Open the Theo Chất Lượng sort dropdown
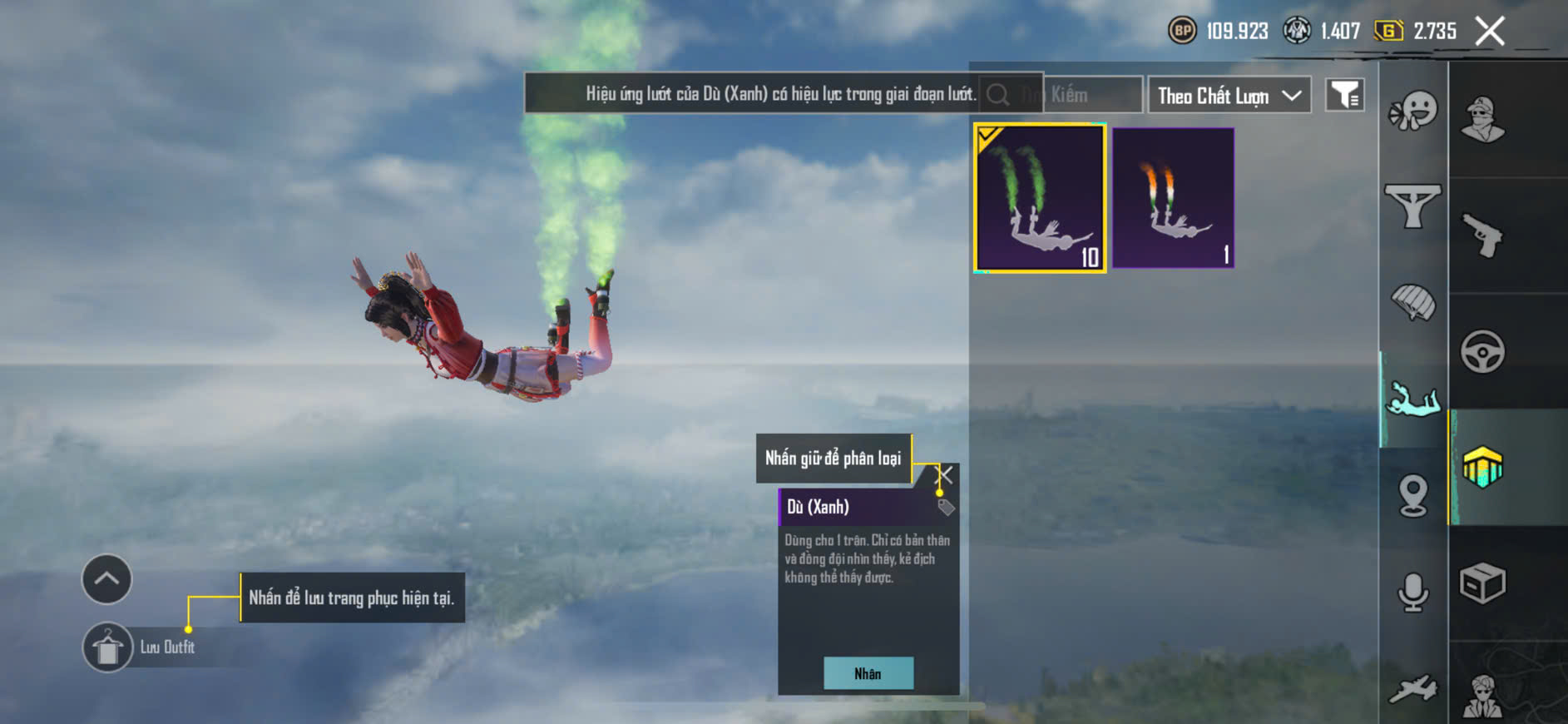This screenshot has height=724, width=1568. click(x=1229, y=96)
